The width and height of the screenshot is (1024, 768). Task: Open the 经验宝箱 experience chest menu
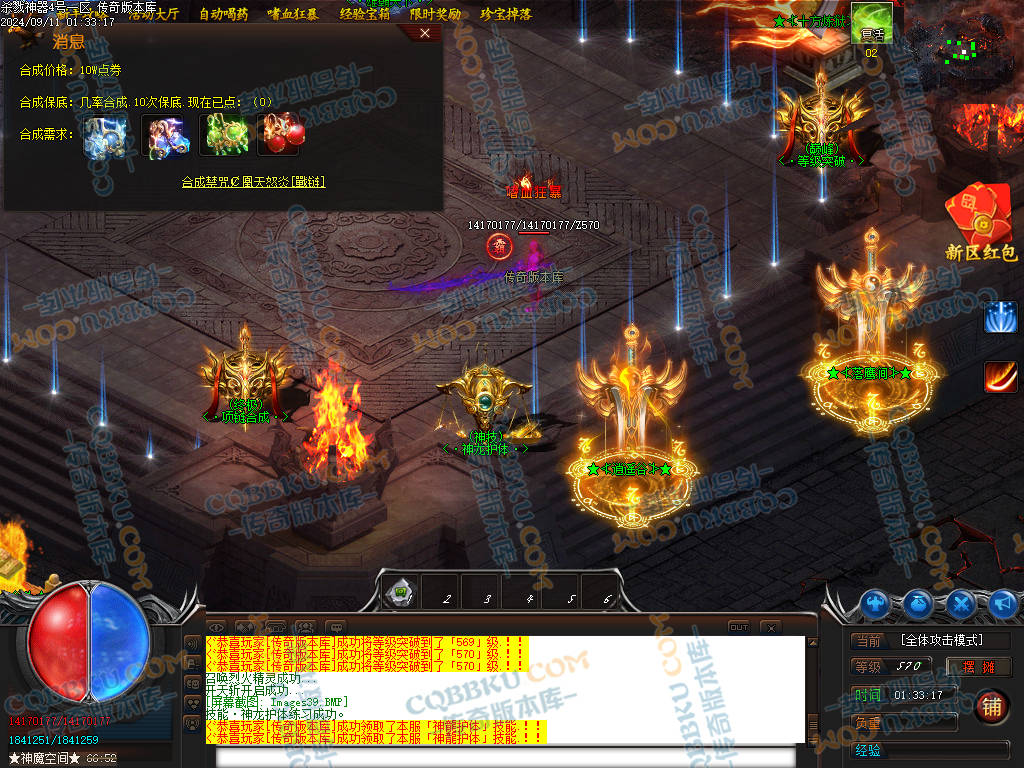point(364,14)
